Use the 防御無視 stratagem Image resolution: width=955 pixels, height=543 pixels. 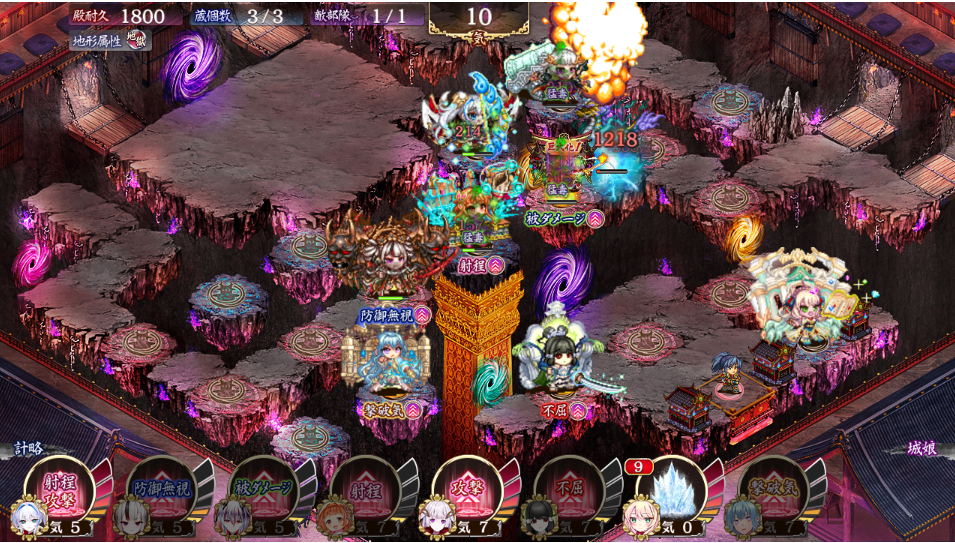click(161, 489)
